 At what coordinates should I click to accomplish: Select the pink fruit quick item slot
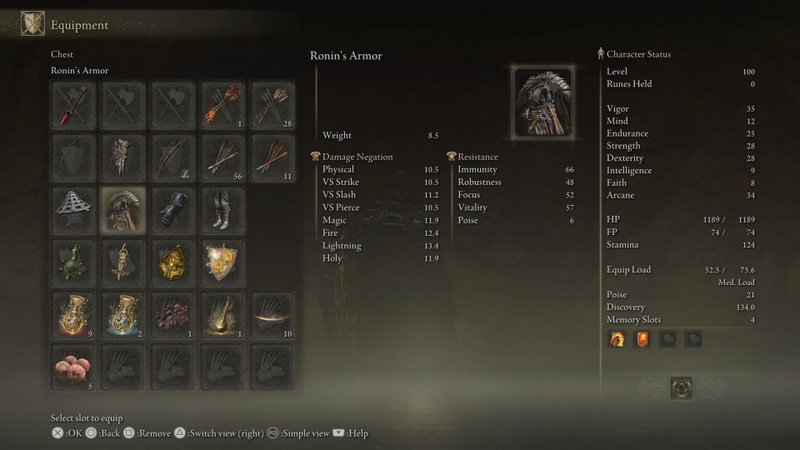[74, 366]
